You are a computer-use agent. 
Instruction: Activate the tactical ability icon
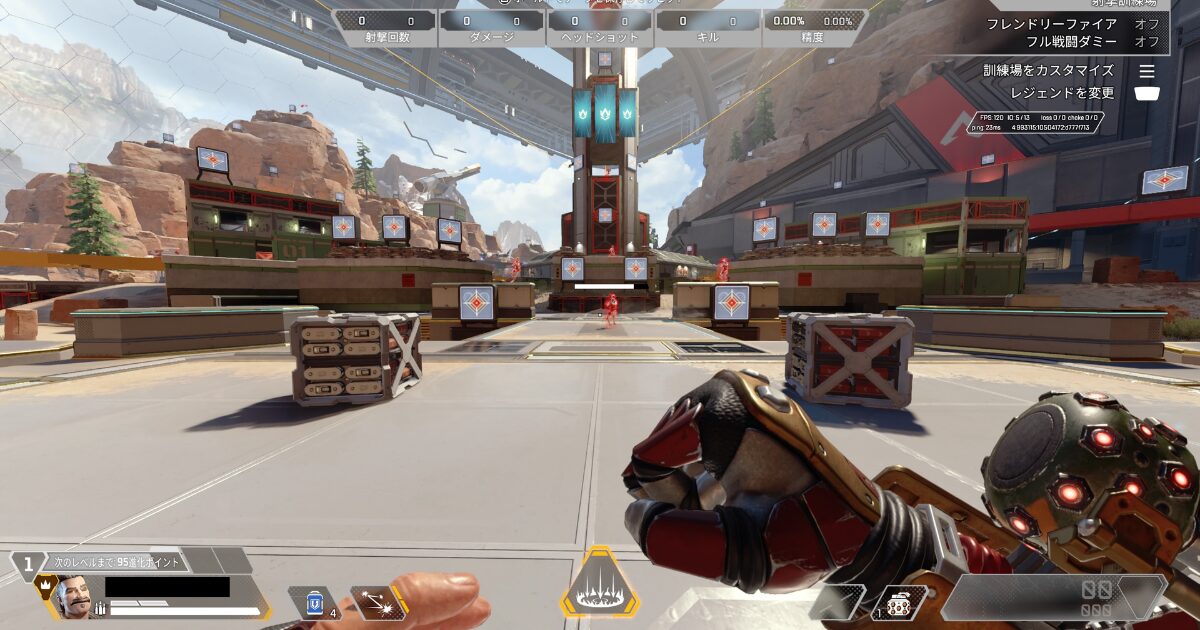(378, 602)
